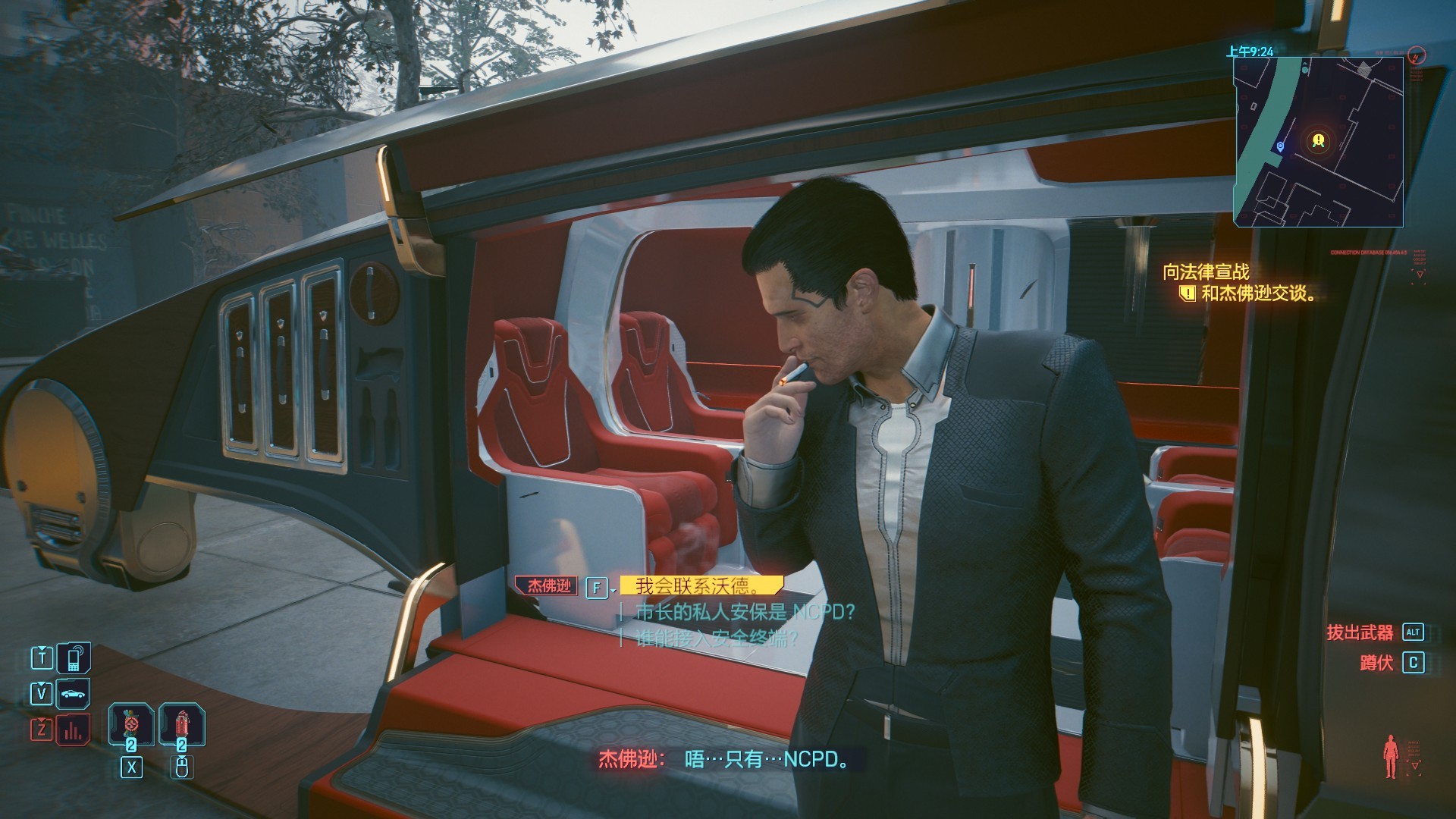Ask "市长的私人安保是 NCPD?"
The height and width of the screenshot is (819, 1456).
click(745, 612)
